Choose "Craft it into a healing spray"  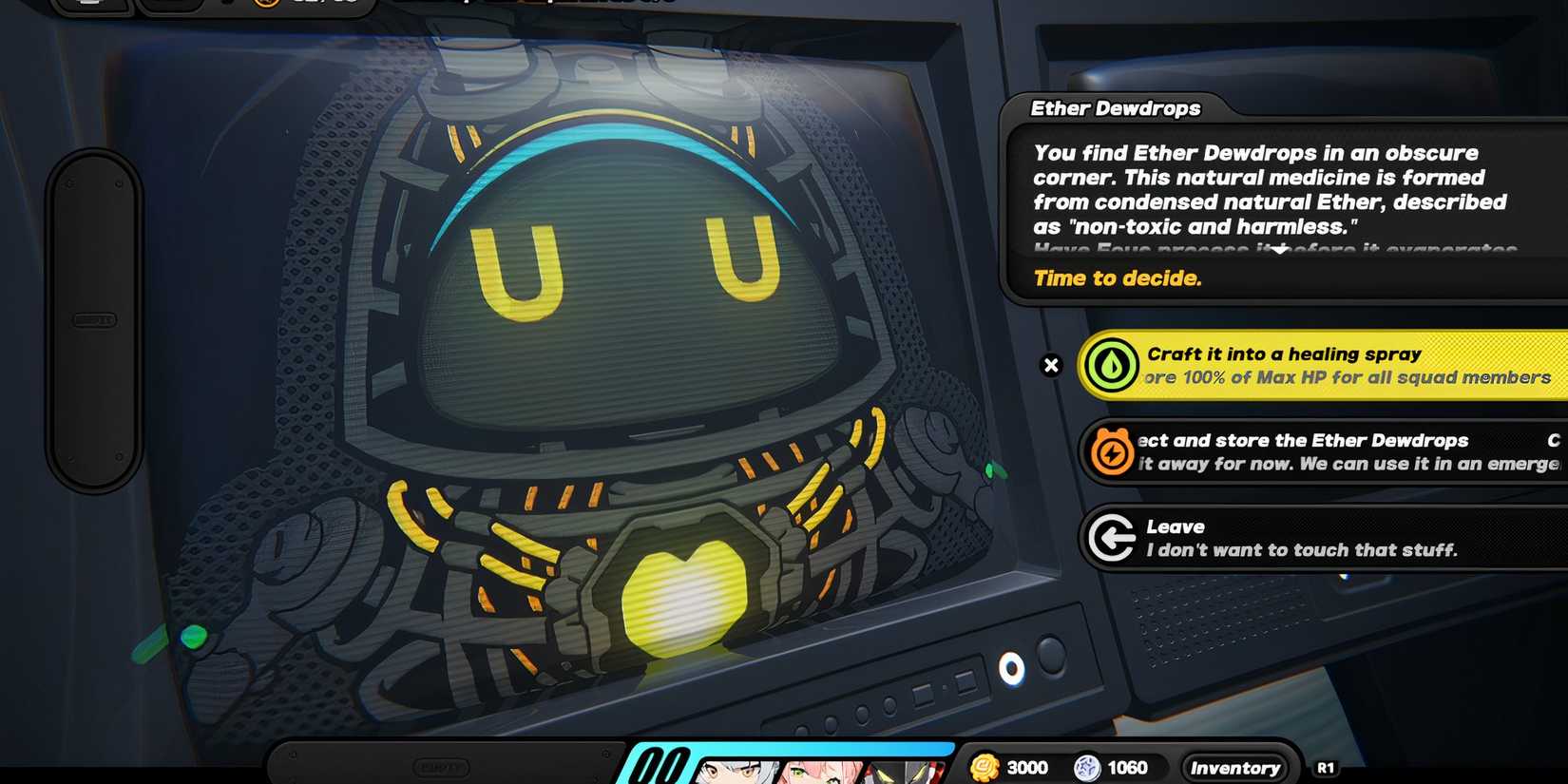1292,365
